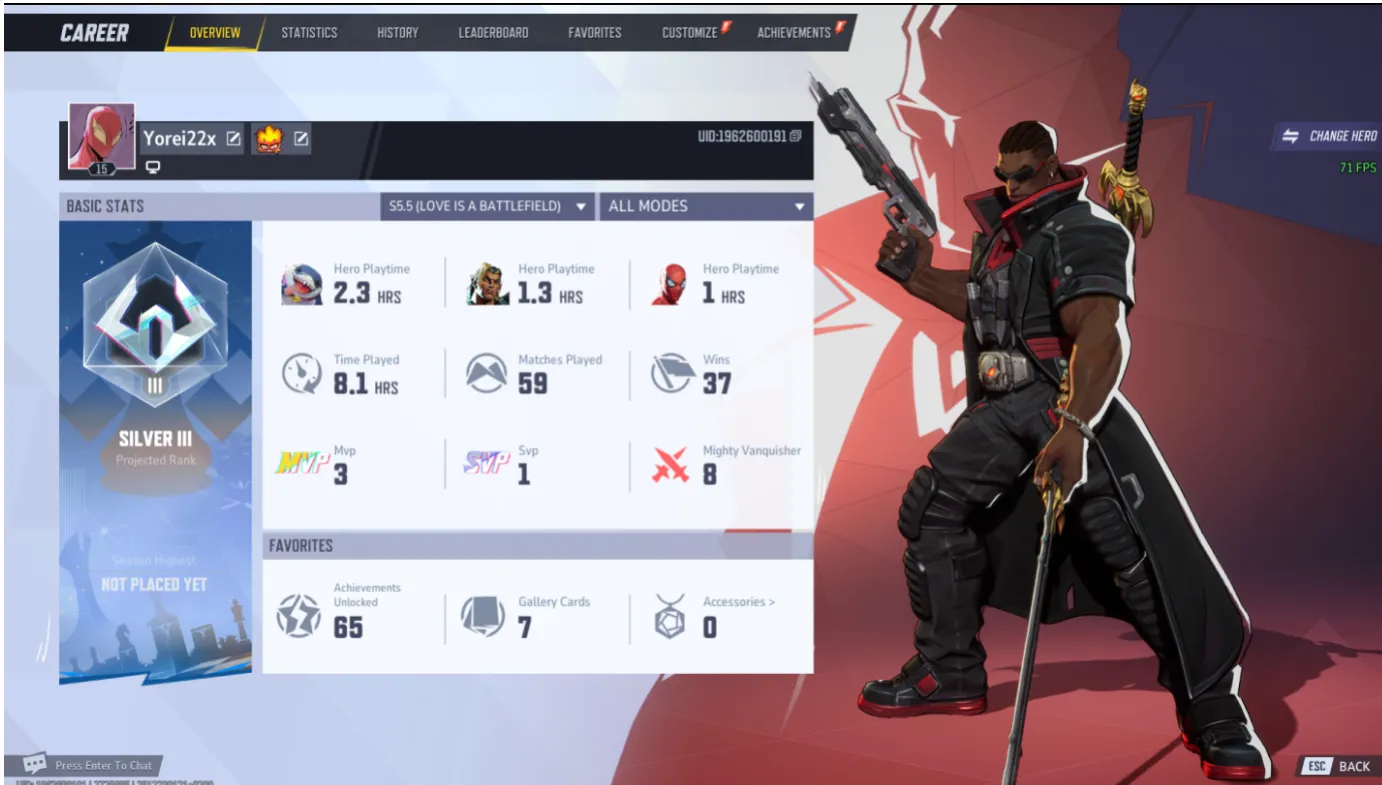Select the Mighty Vanquisher crossed-swords icon
The width and height of the screenshot is (1382, 785).
coord(672,460)
